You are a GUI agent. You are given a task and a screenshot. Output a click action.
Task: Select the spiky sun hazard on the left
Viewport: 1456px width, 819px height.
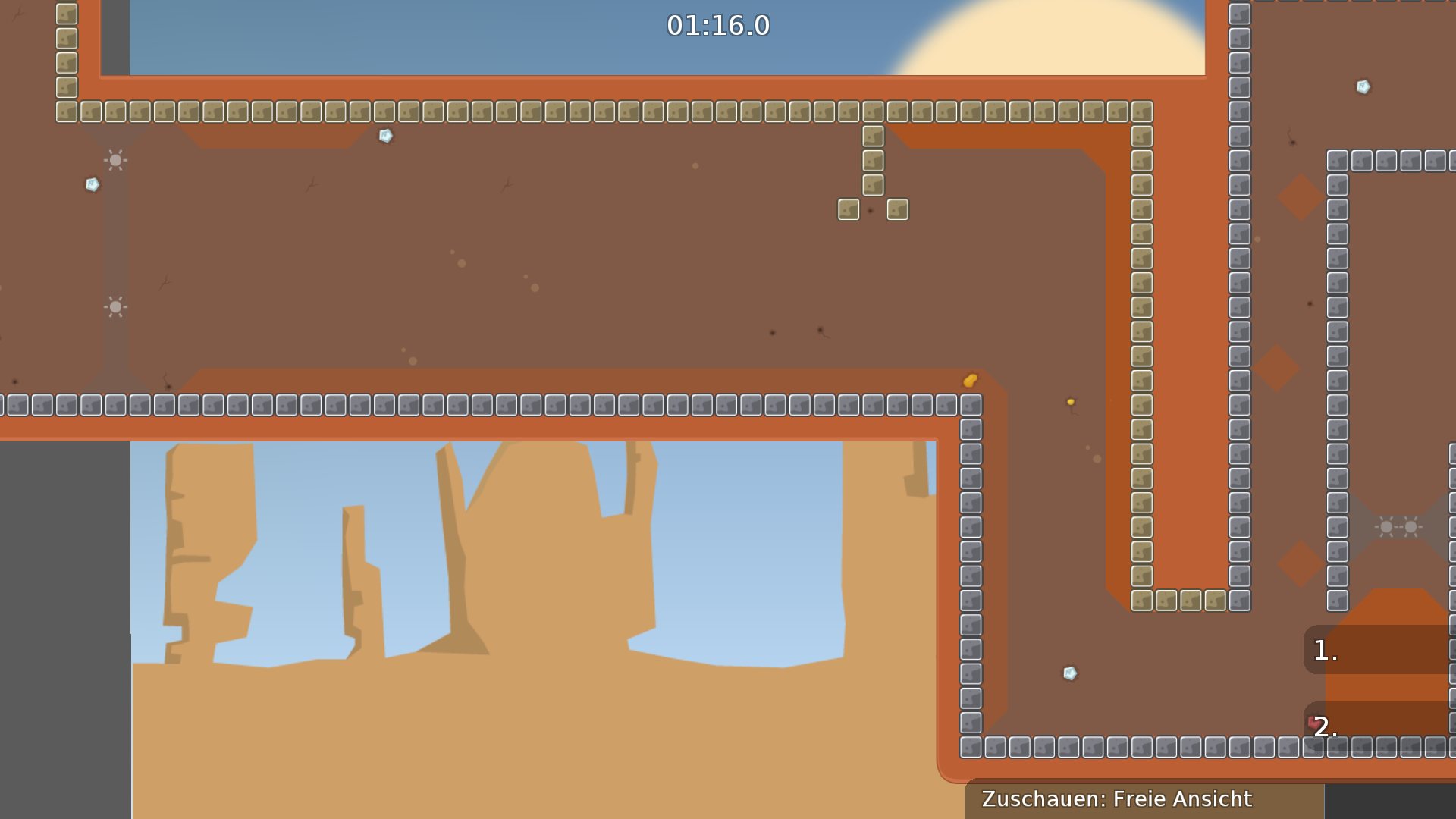(x=115, y=160)
